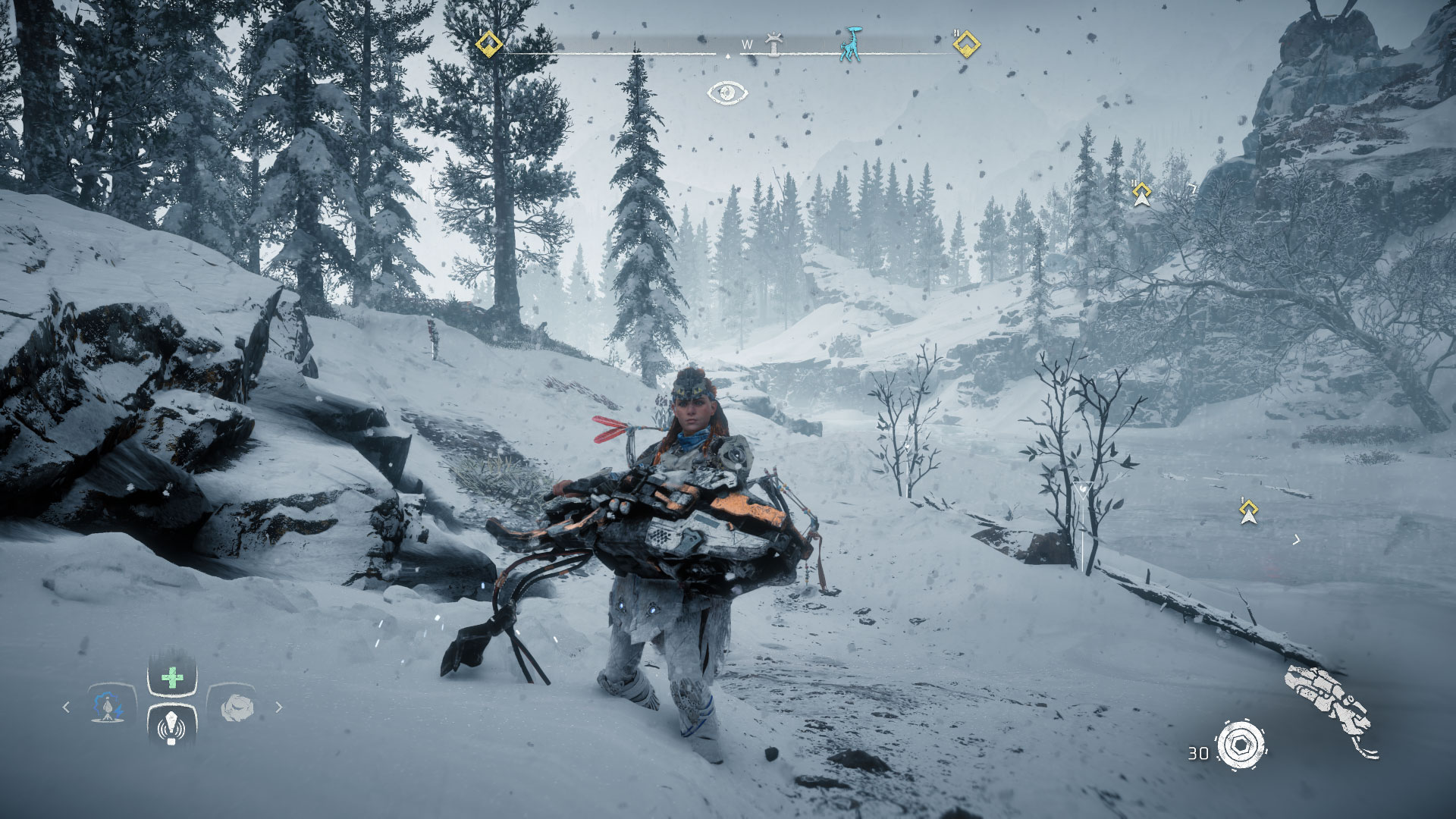
Task: Click the round ammo type icon
Action: (x=1241, y=744)
